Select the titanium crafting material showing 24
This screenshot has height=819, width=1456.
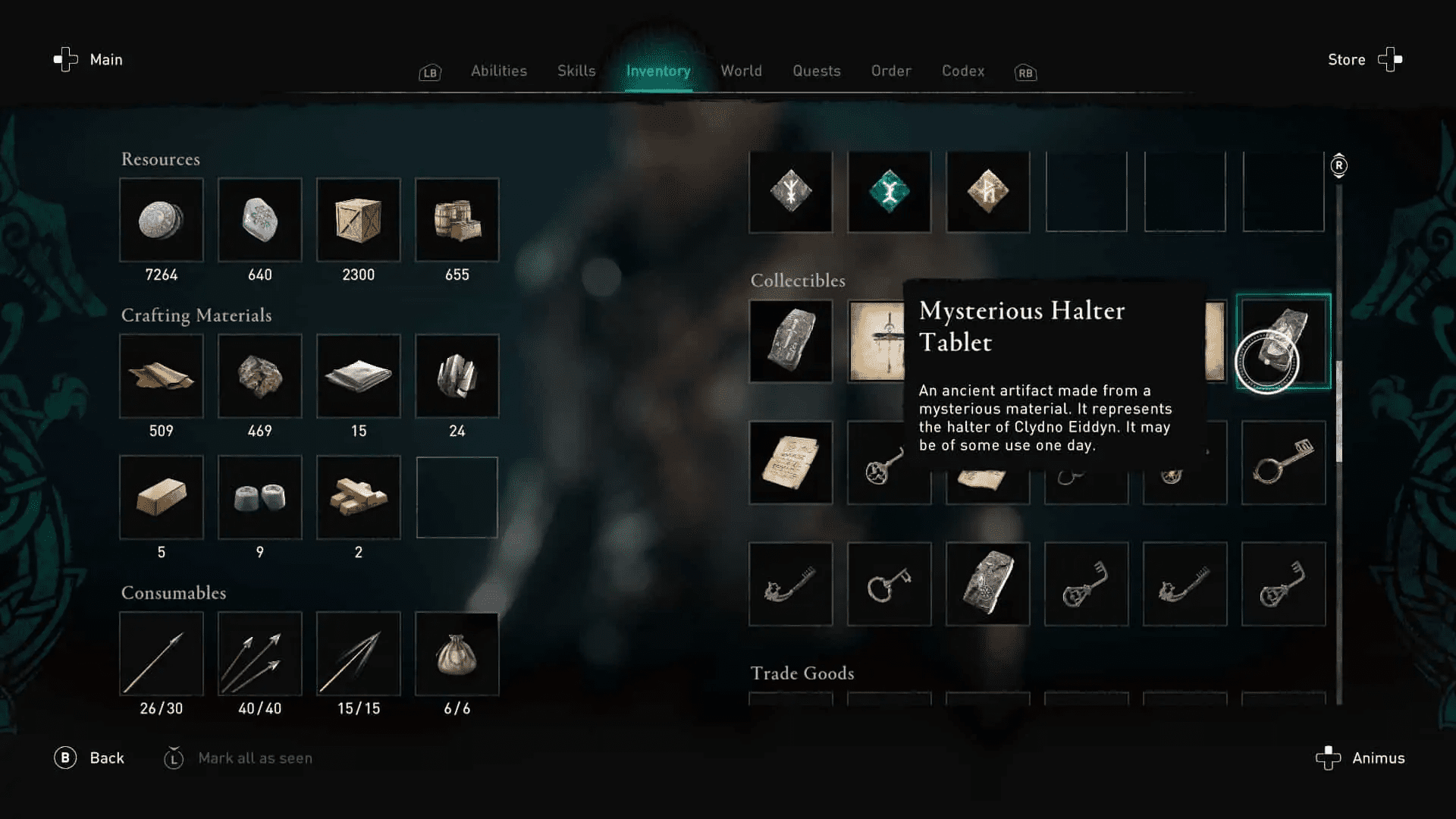point(457,377)
